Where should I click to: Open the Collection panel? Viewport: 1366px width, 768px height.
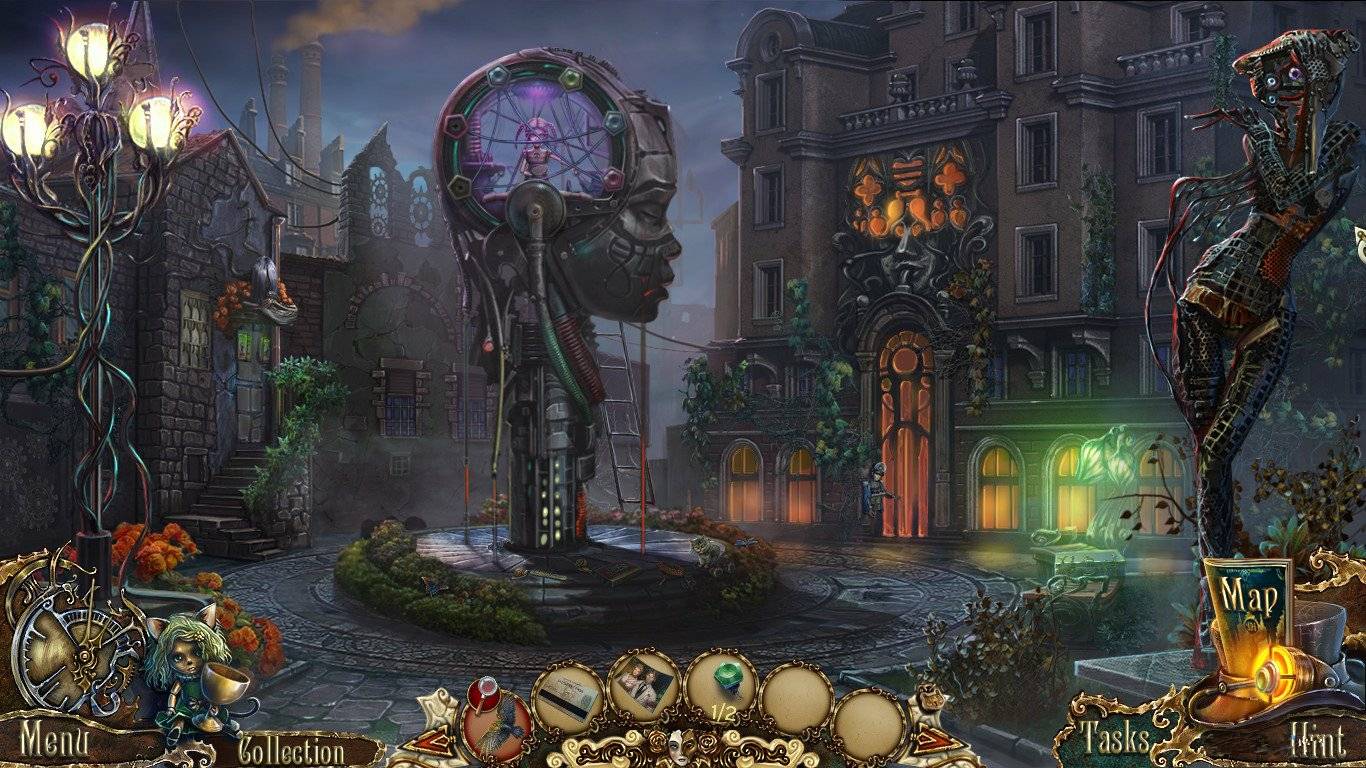point(291,750)
